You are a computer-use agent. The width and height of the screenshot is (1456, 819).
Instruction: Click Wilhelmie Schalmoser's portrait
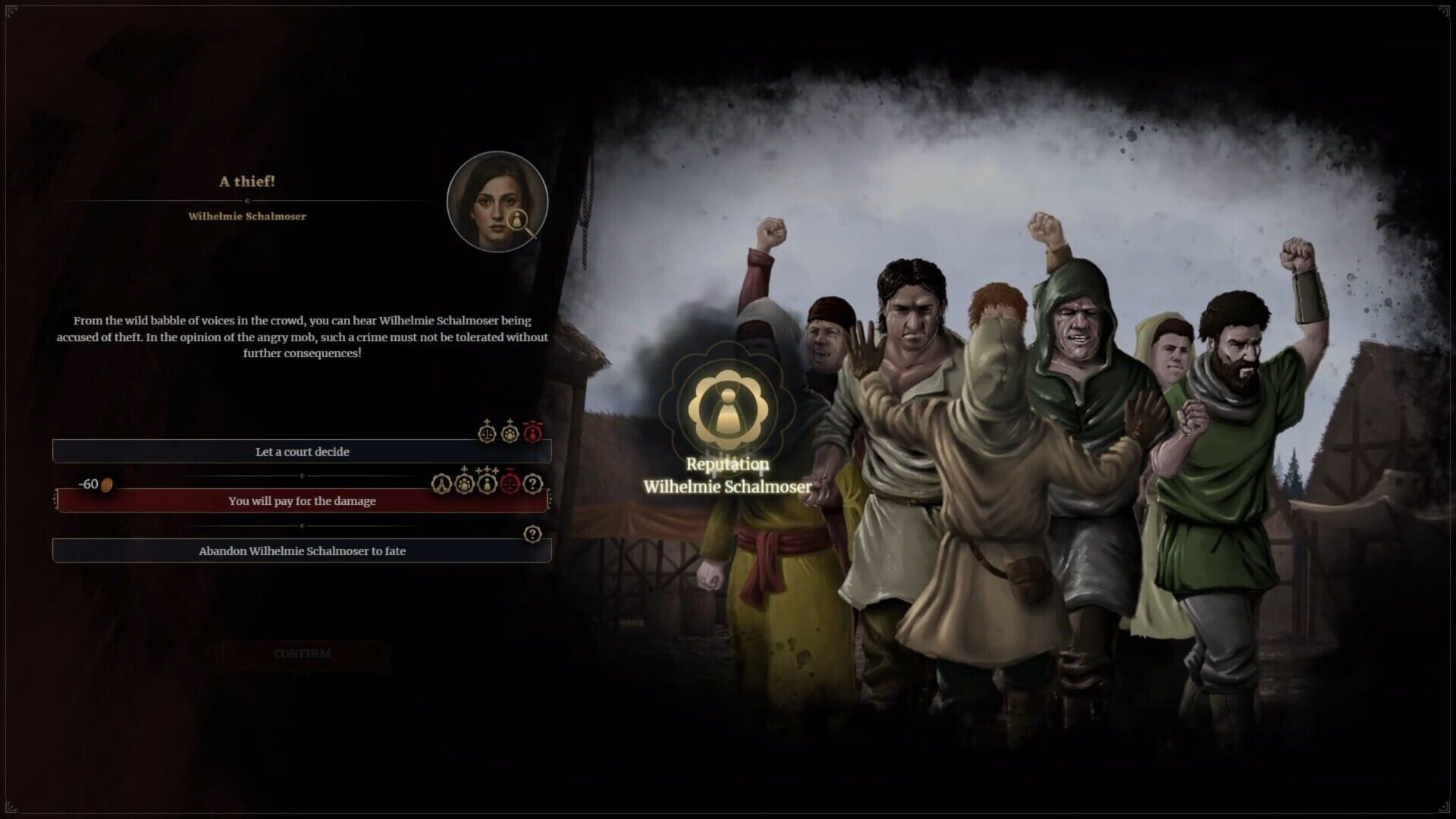tap(497, 201)
